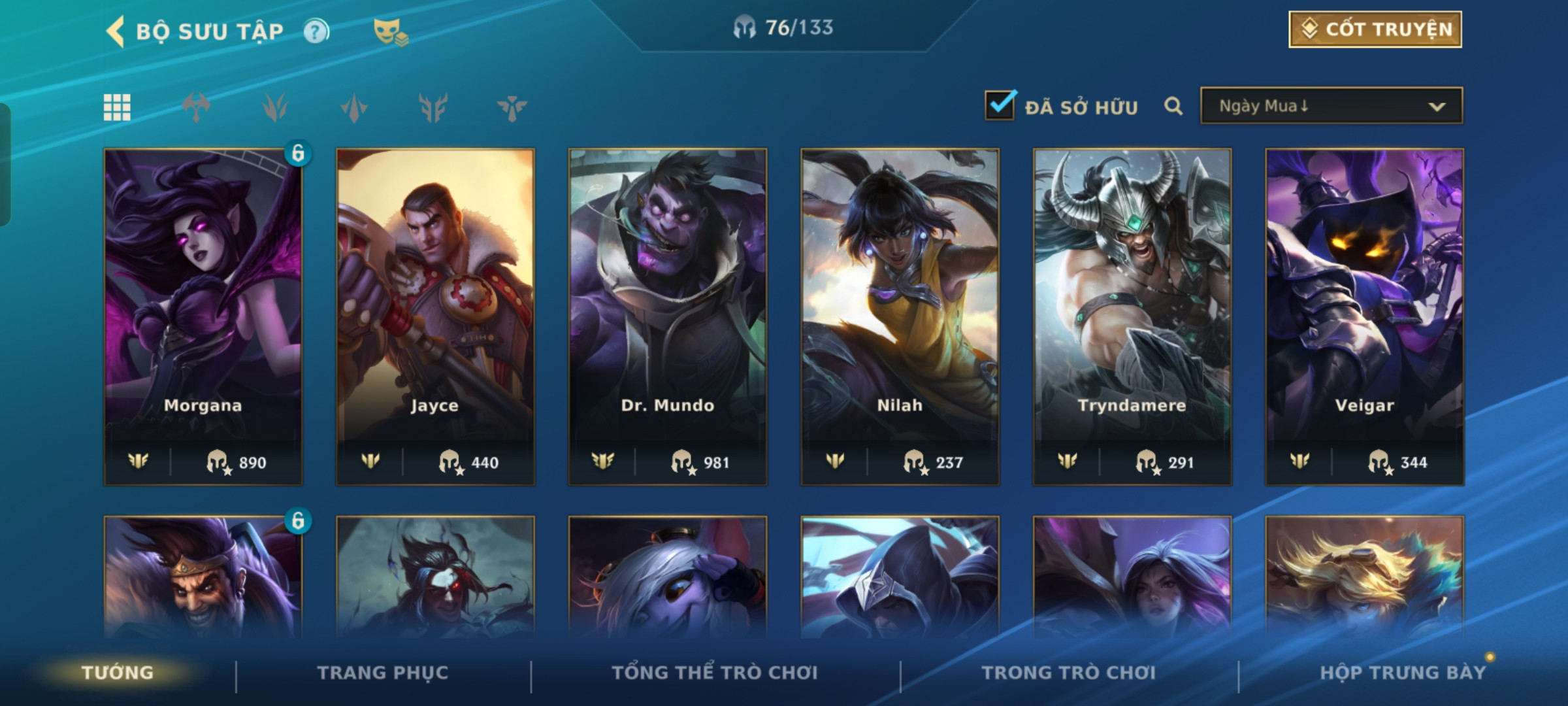Go back from Bộ Sưu Tập
This screenshot has width=1568, height=706.
click(x=116, y=31)
